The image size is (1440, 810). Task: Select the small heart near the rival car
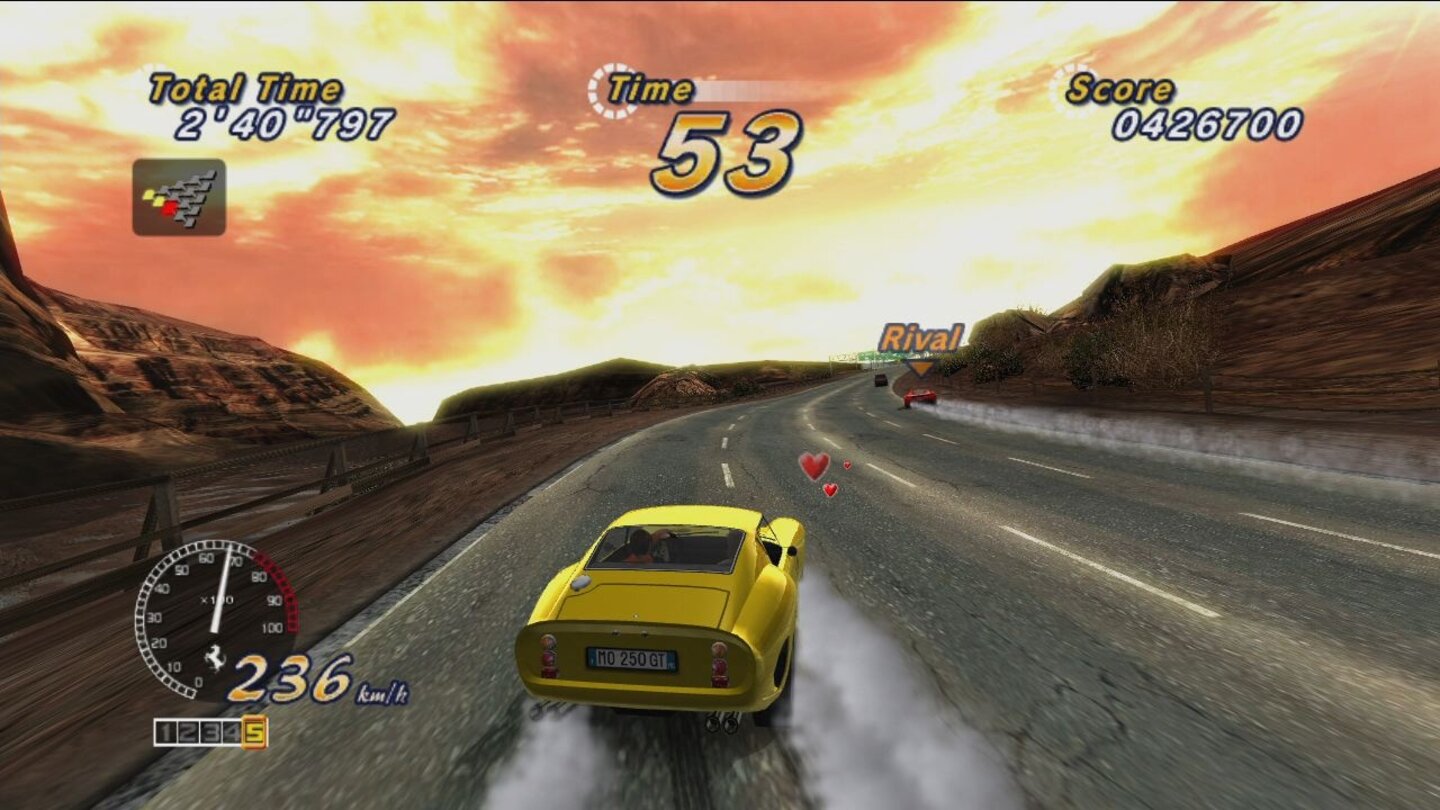coord(847,463)
